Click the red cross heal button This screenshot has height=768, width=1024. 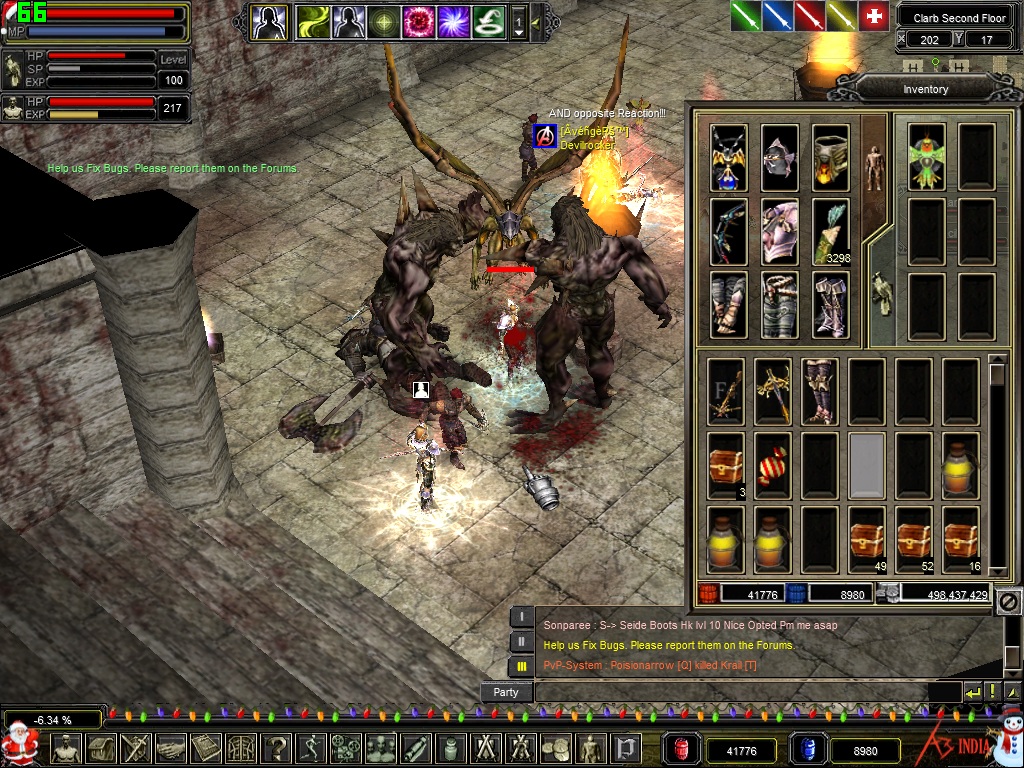[874, 15]
